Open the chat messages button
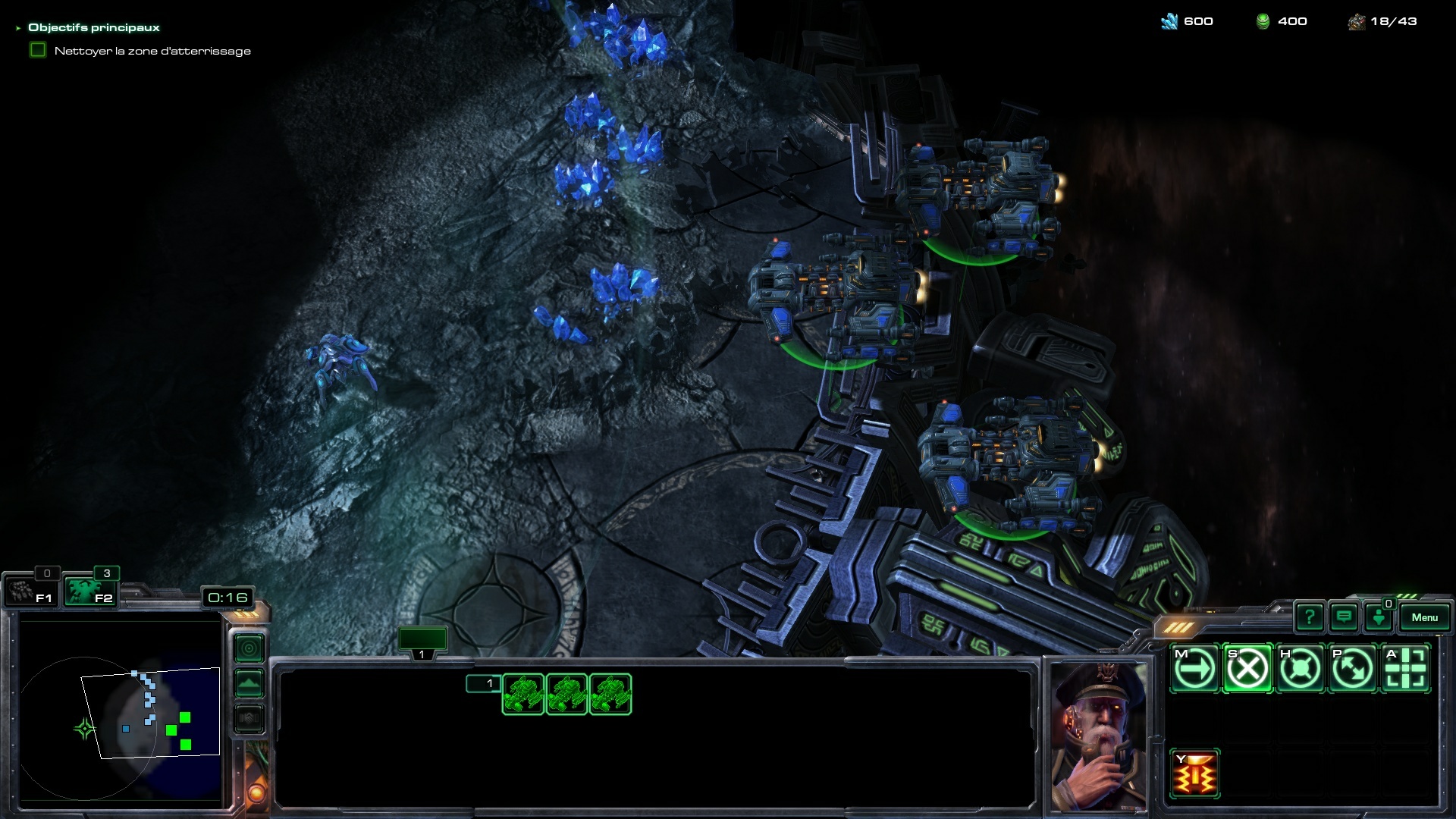Viewport: 1456px width, 819px height. point(1344,617)
